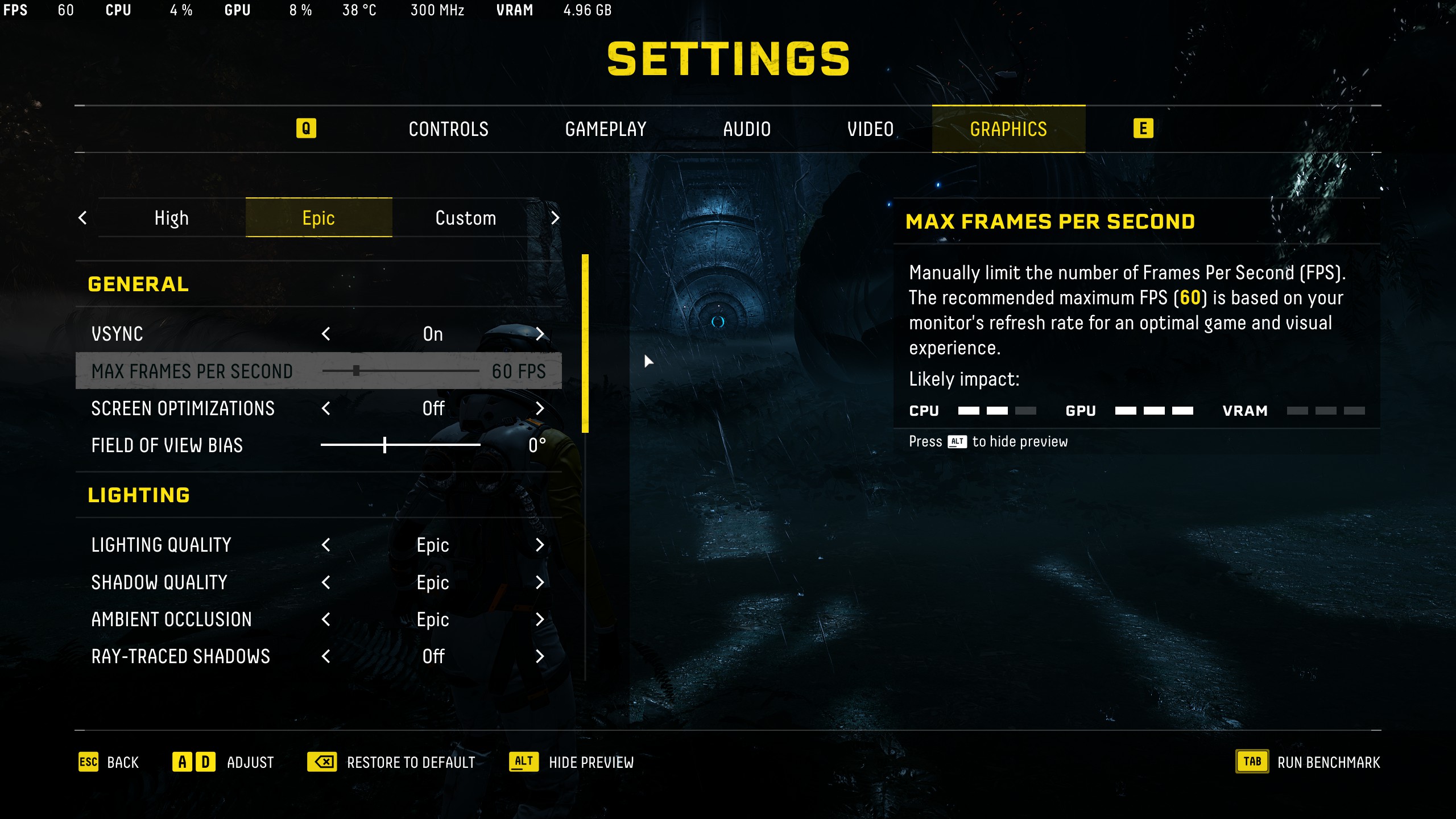Click the ALT Hide Preview icon
Image resolution: width=1456 pixels, height=819 pixels.
522,762
